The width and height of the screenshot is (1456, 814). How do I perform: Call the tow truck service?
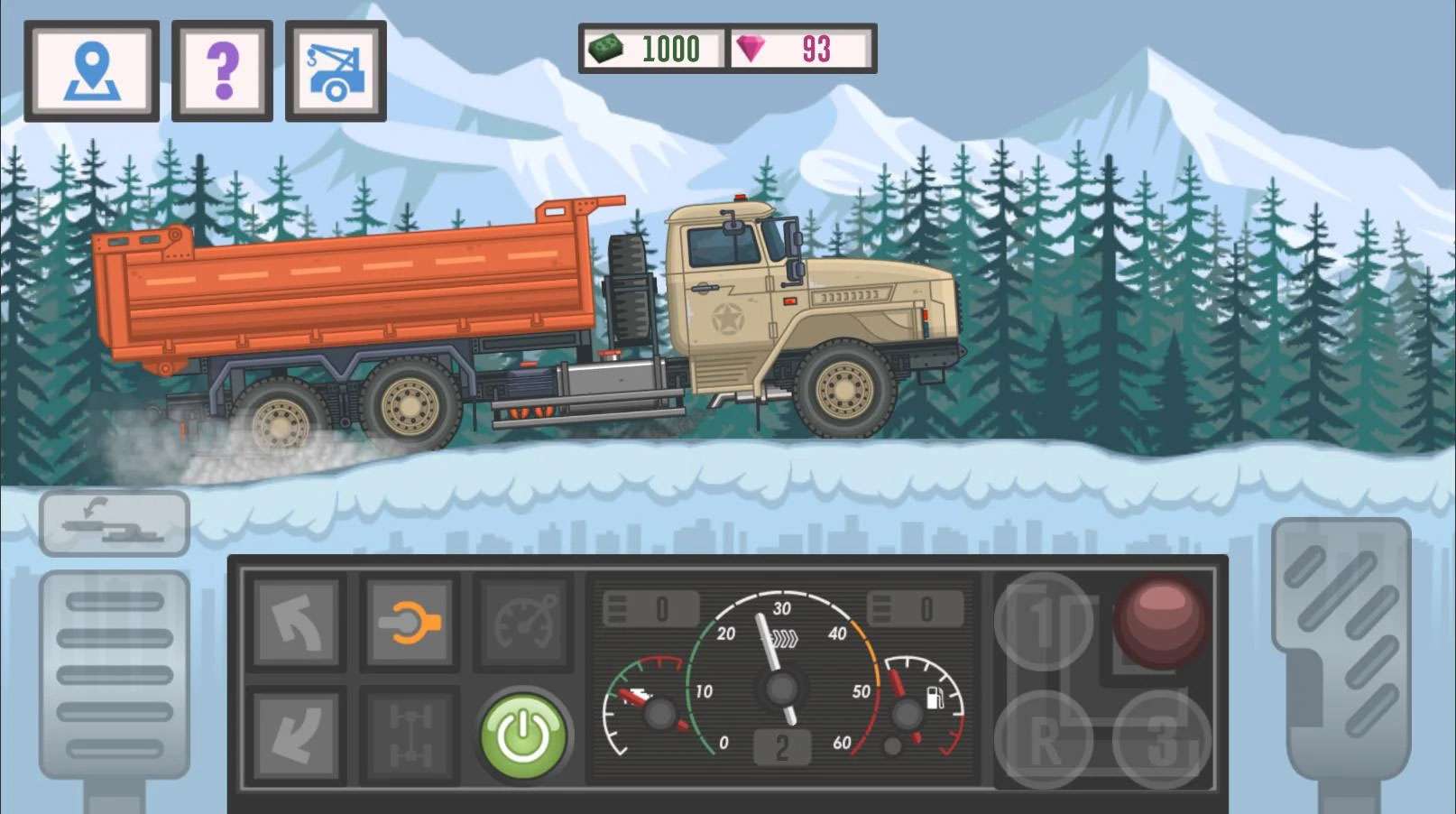336,70
